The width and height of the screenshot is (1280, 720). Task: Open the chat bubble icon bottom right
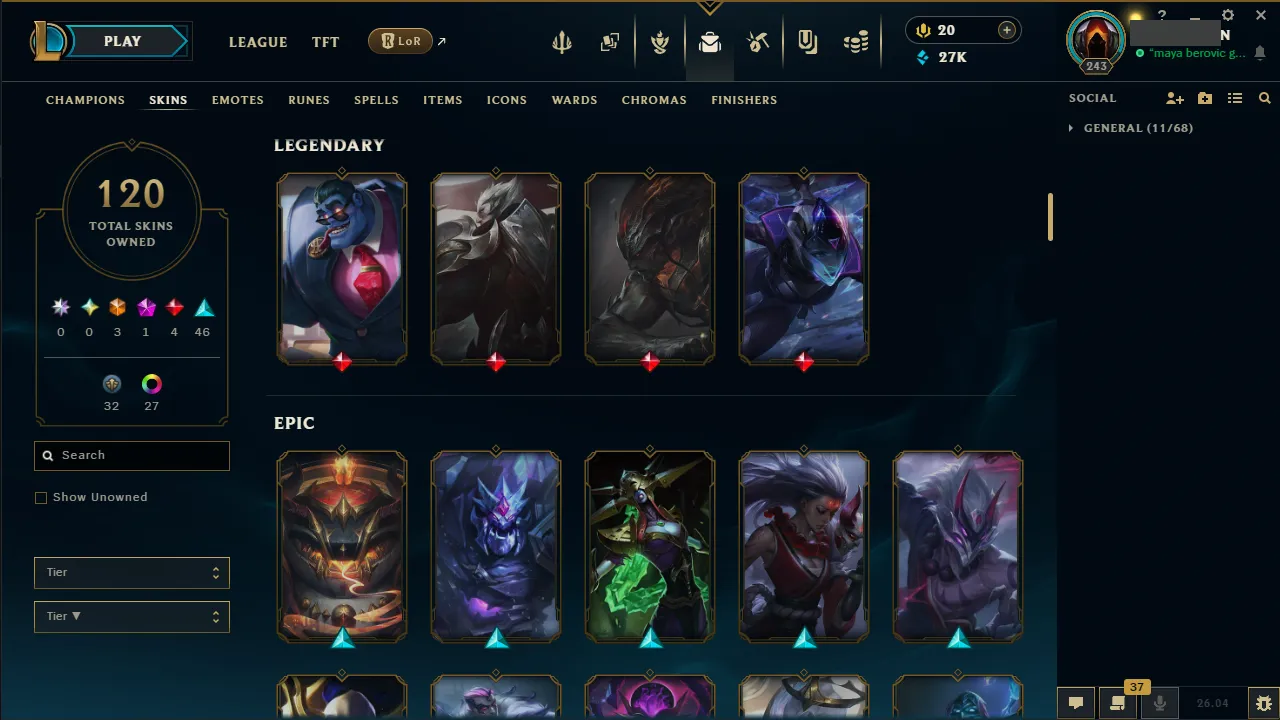point(1076,703)
